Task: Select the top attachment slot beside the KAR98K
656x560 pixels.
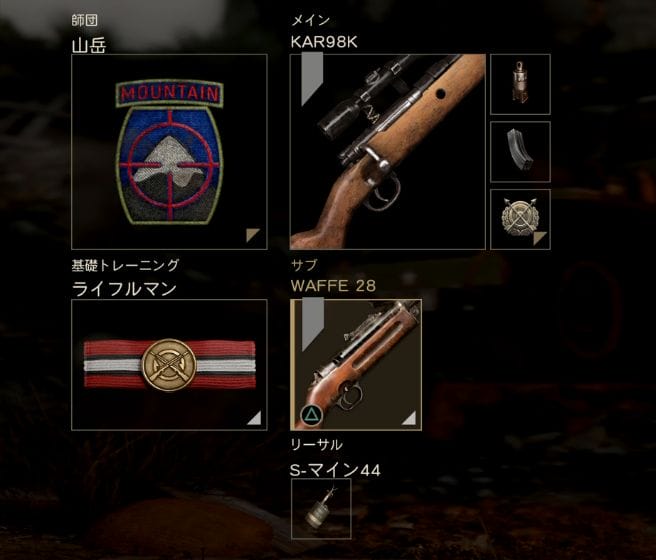Action: point(520,84)
